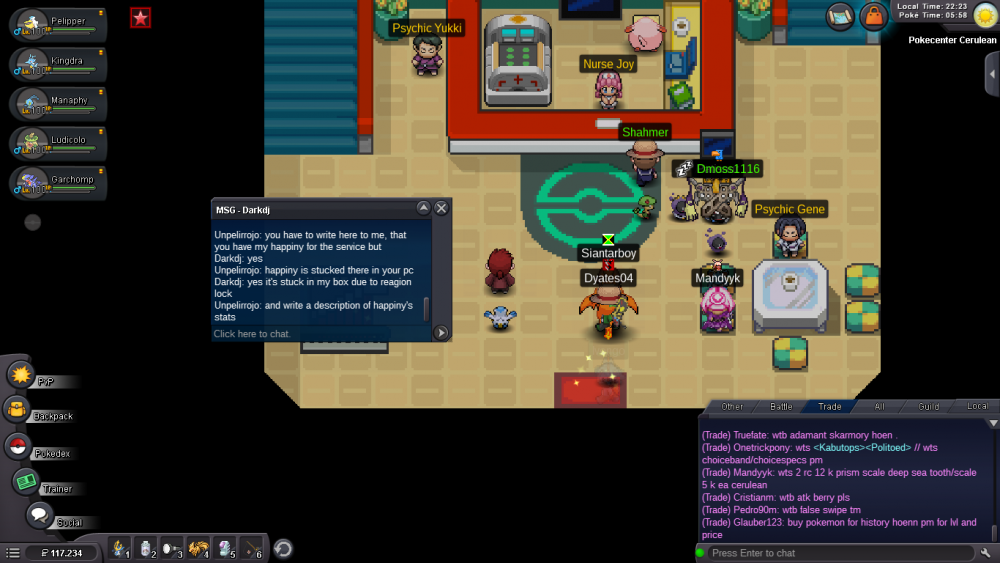Screen dimensions: 1000x563
Task: Close the Darkdj message window
Action: pyautogui.click(x=441, y=208)
